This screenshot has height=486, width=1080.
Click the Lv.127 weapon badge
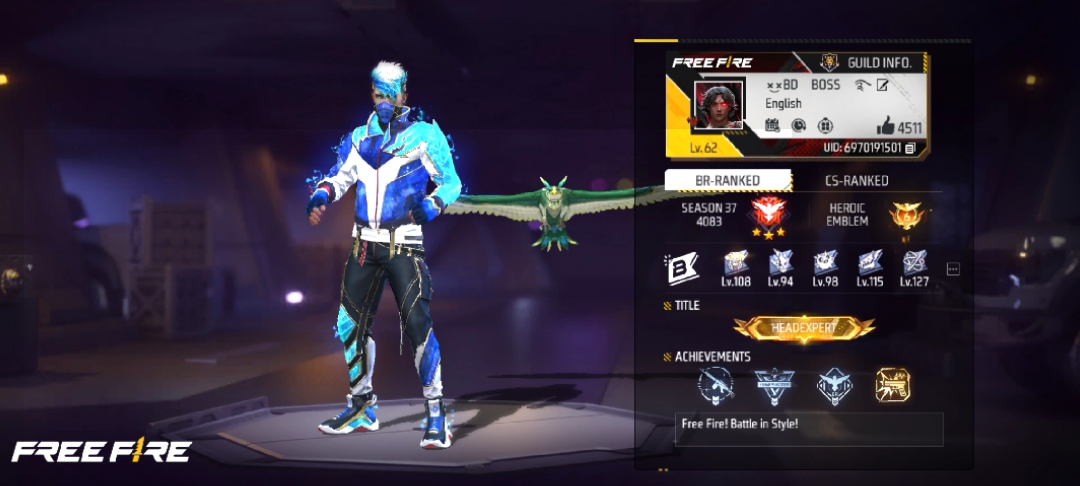coord(914,263)
